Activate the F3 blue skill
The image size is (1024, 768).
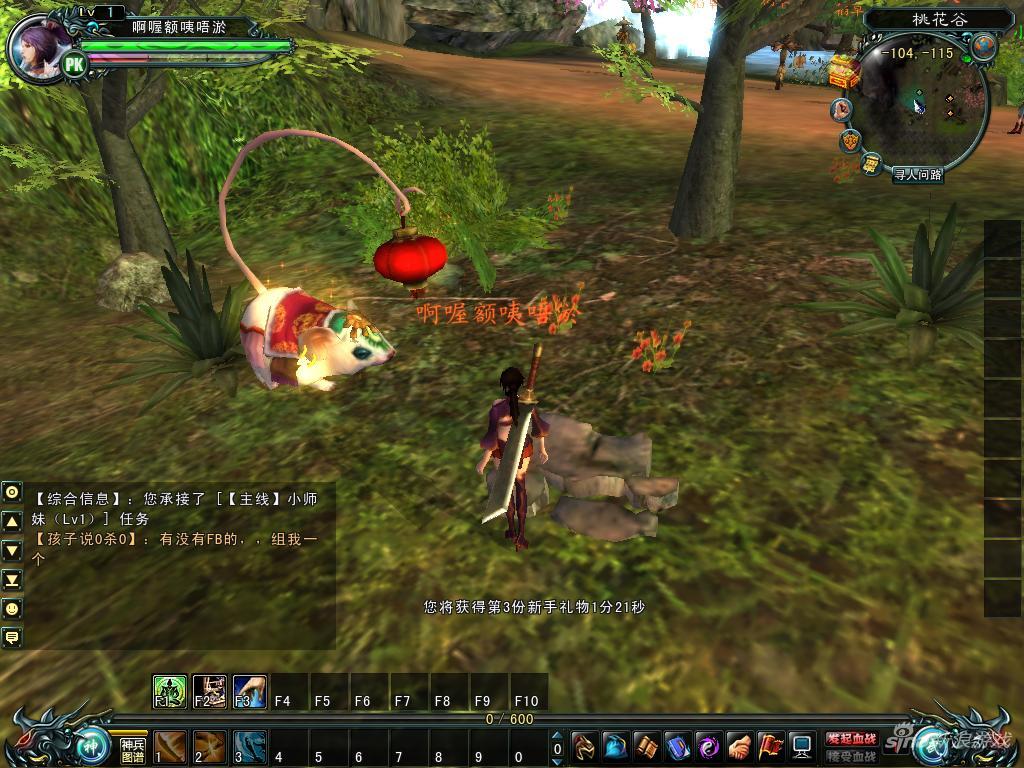click(x=249, y=690)
